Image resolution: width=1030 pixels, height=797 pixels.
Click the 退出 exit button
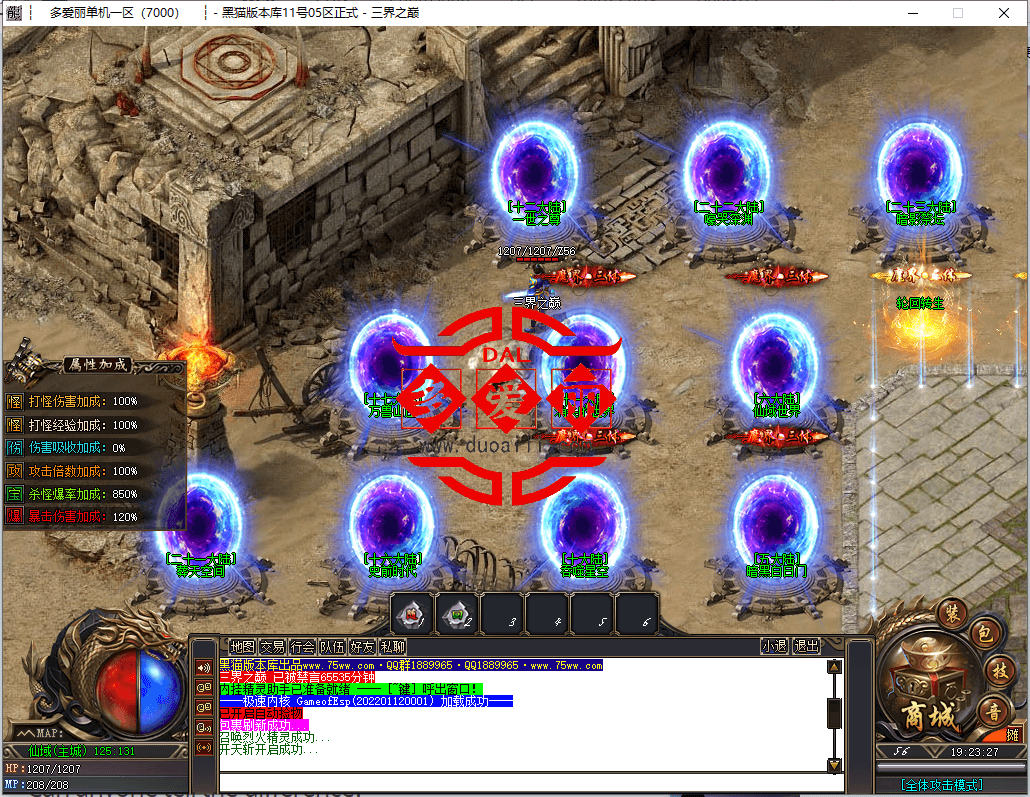coord(806,647)
